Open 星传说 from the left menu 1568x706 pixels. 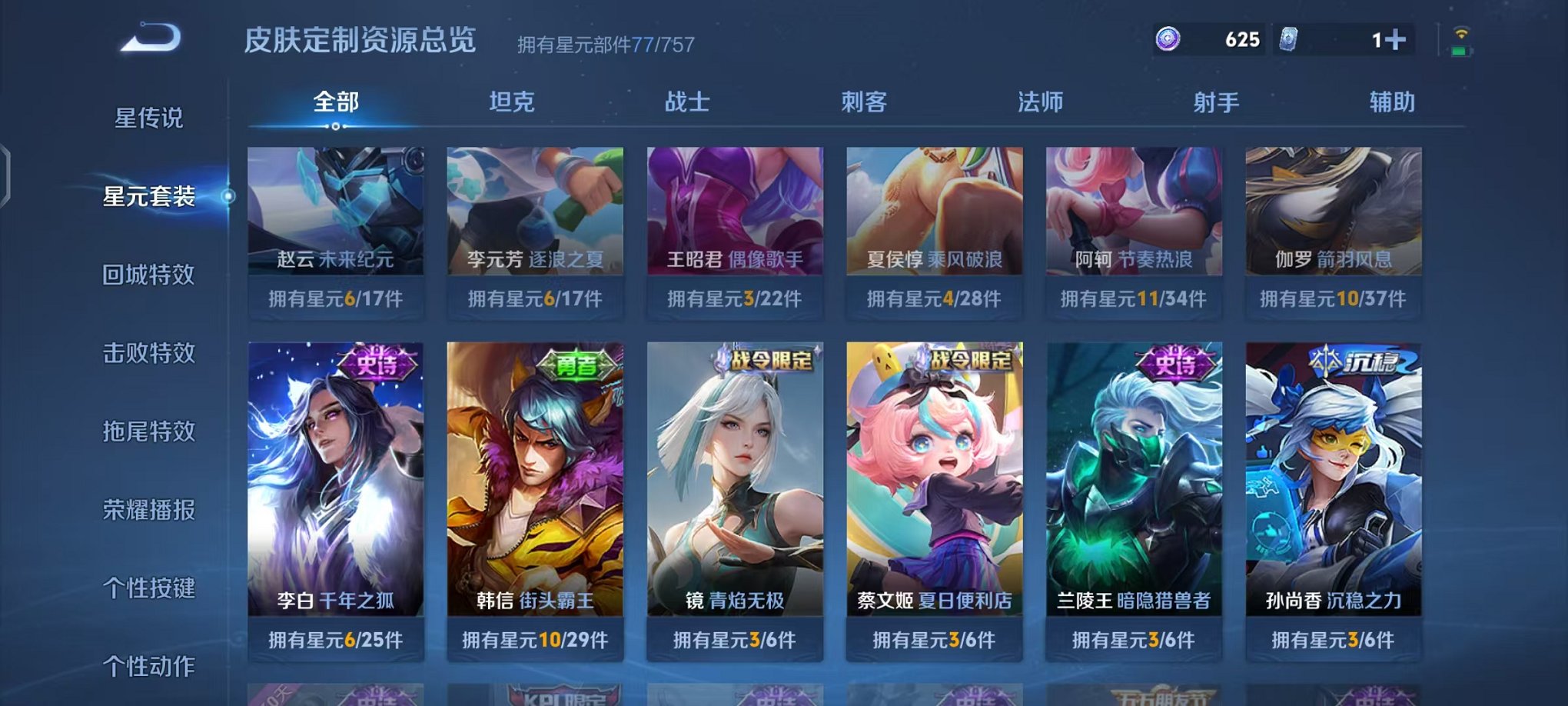(150, 119)
